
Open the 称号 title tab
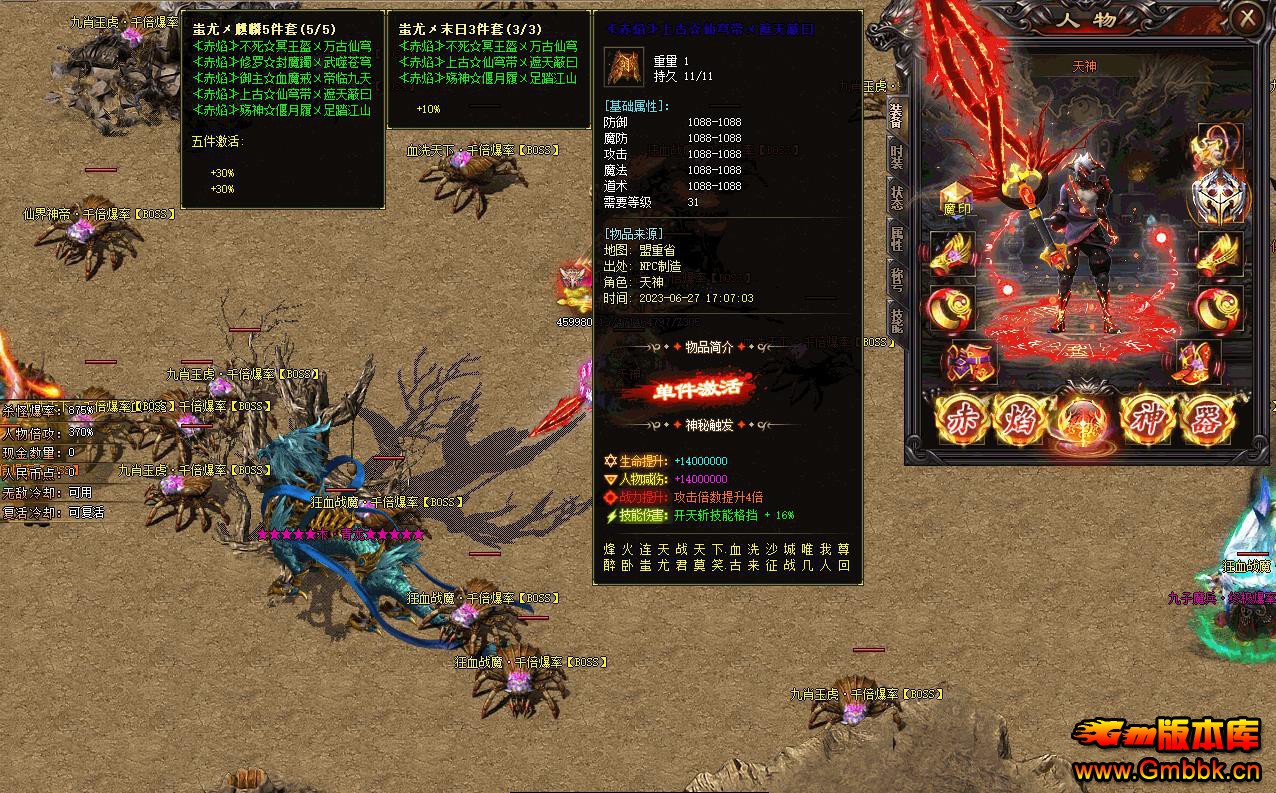tap(896, 279)
